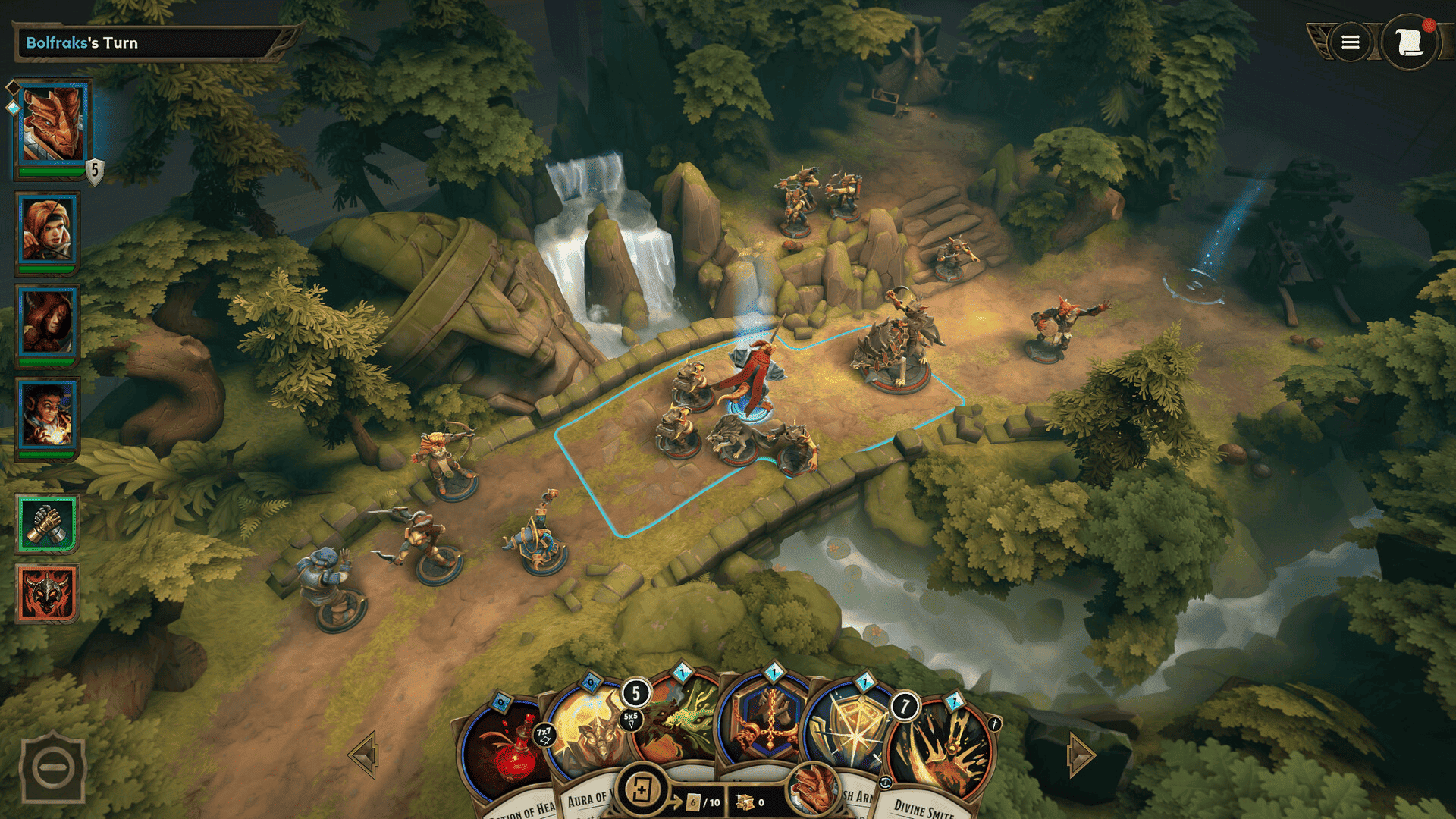Click the round minus button
Viewport: 1456px width, 819px height.
[53, 767]
